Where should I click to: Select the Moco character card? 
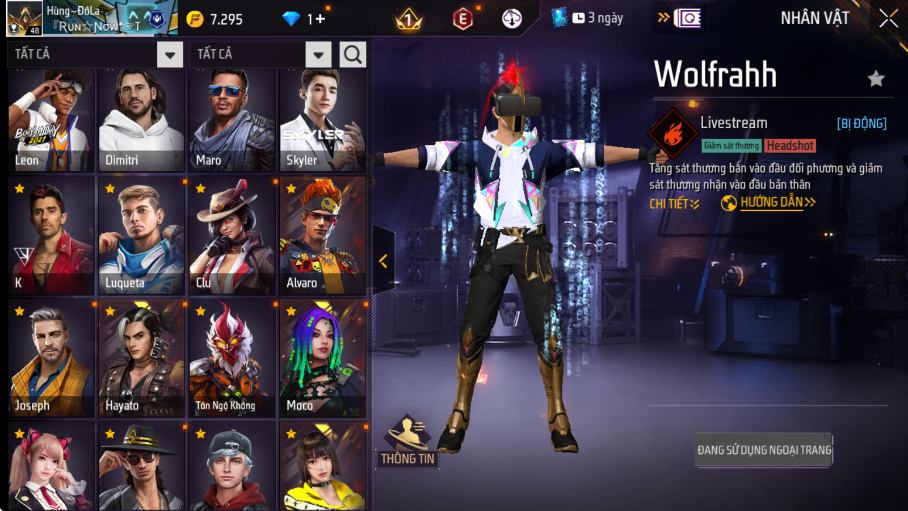tap(322, 358)
